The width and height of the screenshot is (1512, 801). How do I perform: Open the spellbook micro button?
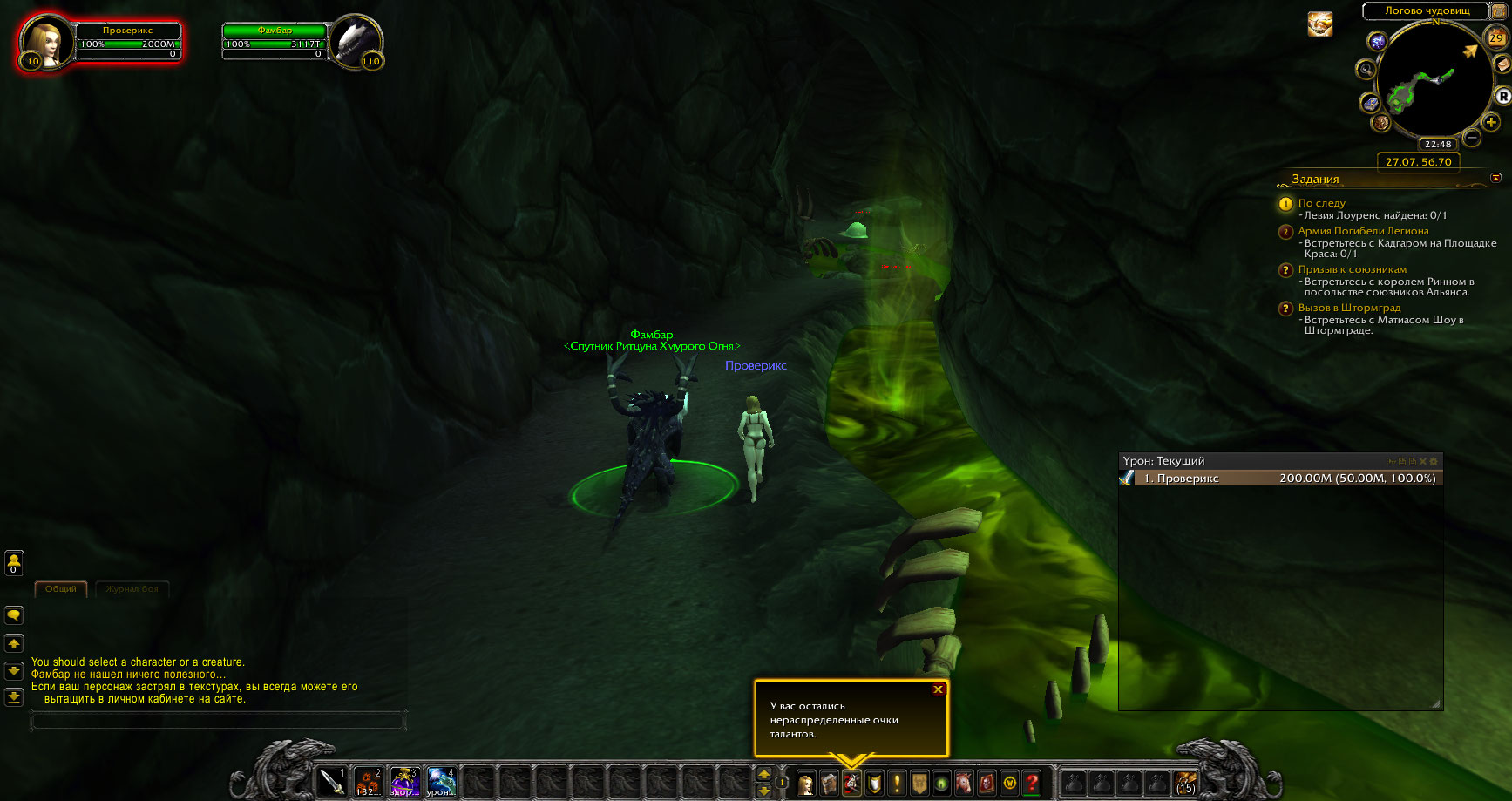point(829,783)
